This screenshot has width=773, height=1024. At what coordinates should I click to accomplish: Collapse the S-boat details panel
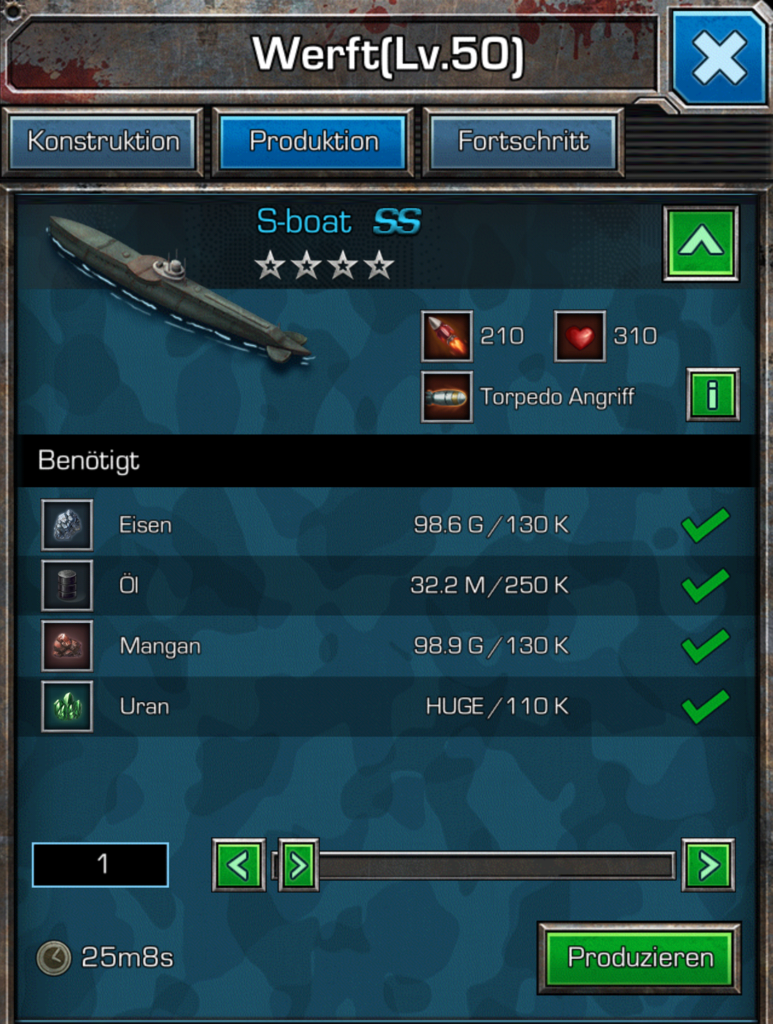pyautogui.click(x=700, y=243)
